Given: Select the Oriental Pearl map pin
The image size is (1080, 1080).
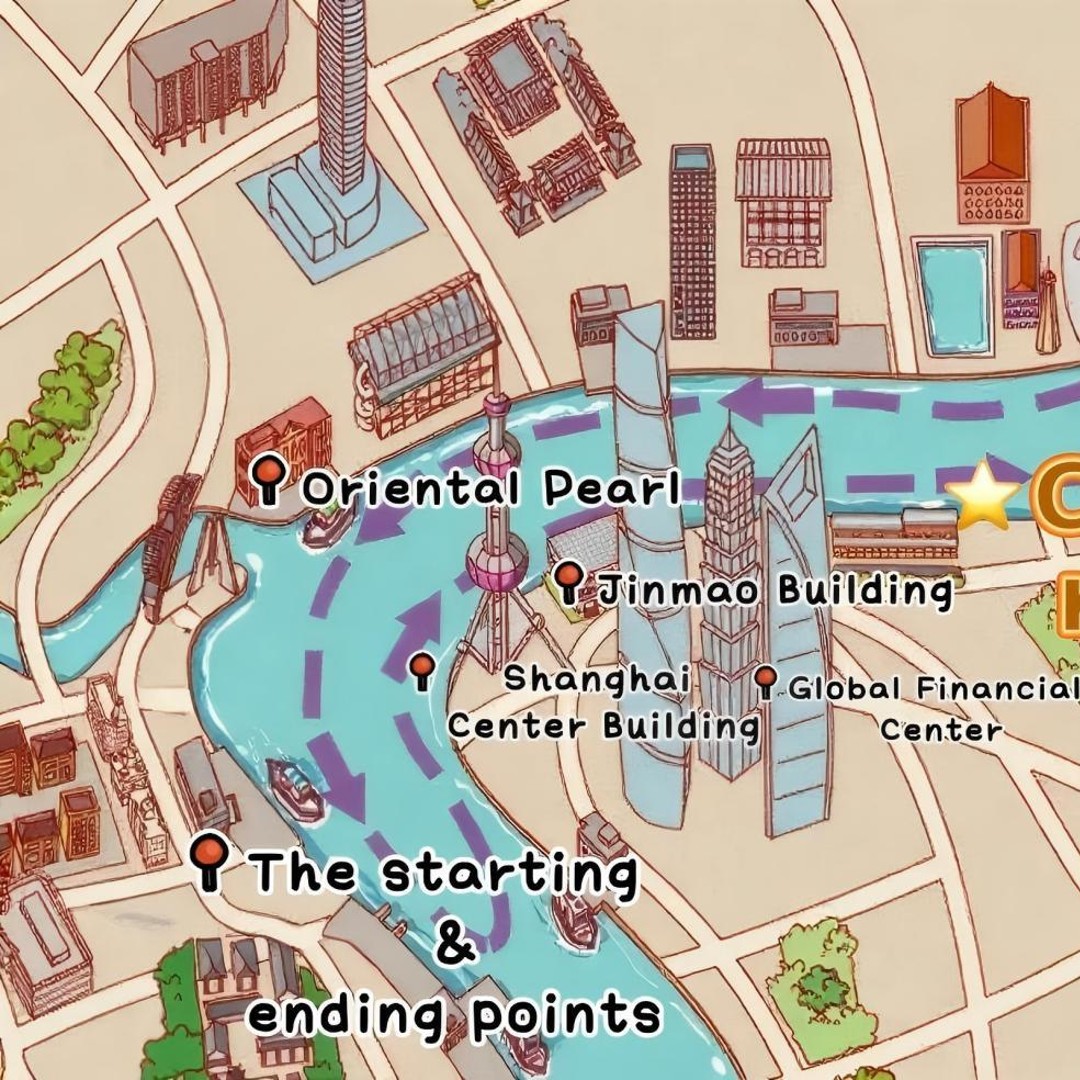Looking at the screenshot, I should point(268,476).
